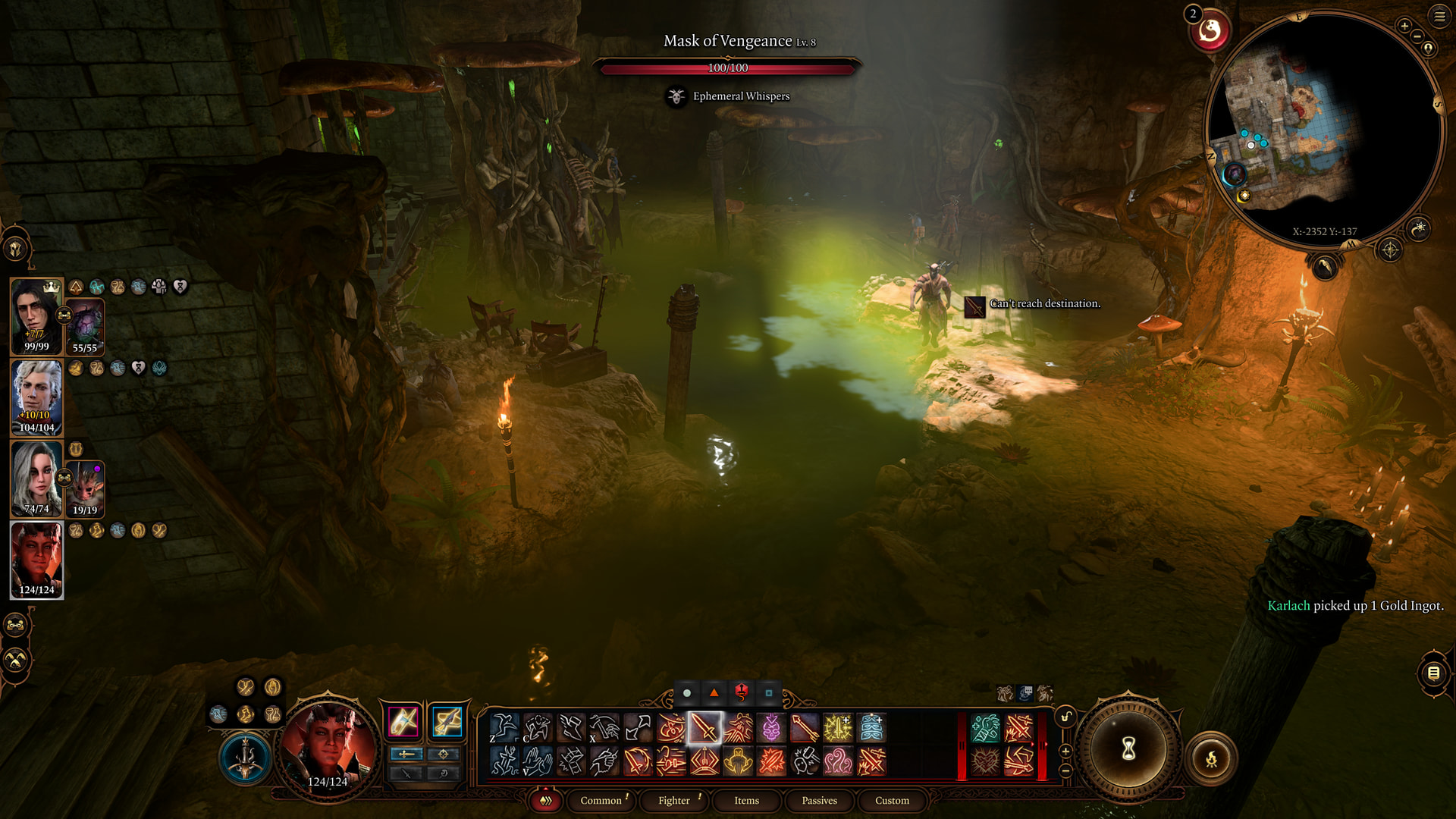Select the red bonus action filter icon
1456x819 pixels.
pos(741,692)
